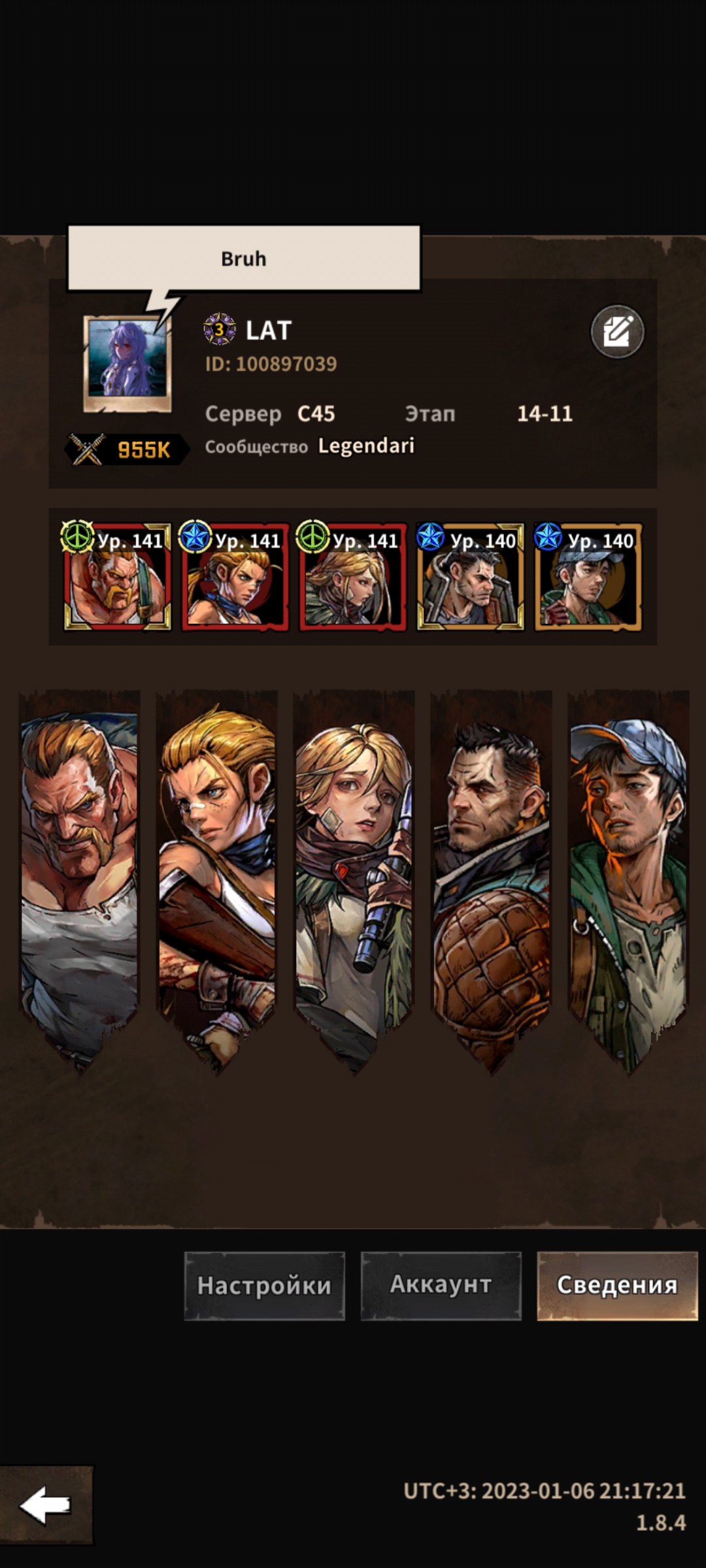
Task: Open the Настройки settings tab
Action: pos(264,1285)
